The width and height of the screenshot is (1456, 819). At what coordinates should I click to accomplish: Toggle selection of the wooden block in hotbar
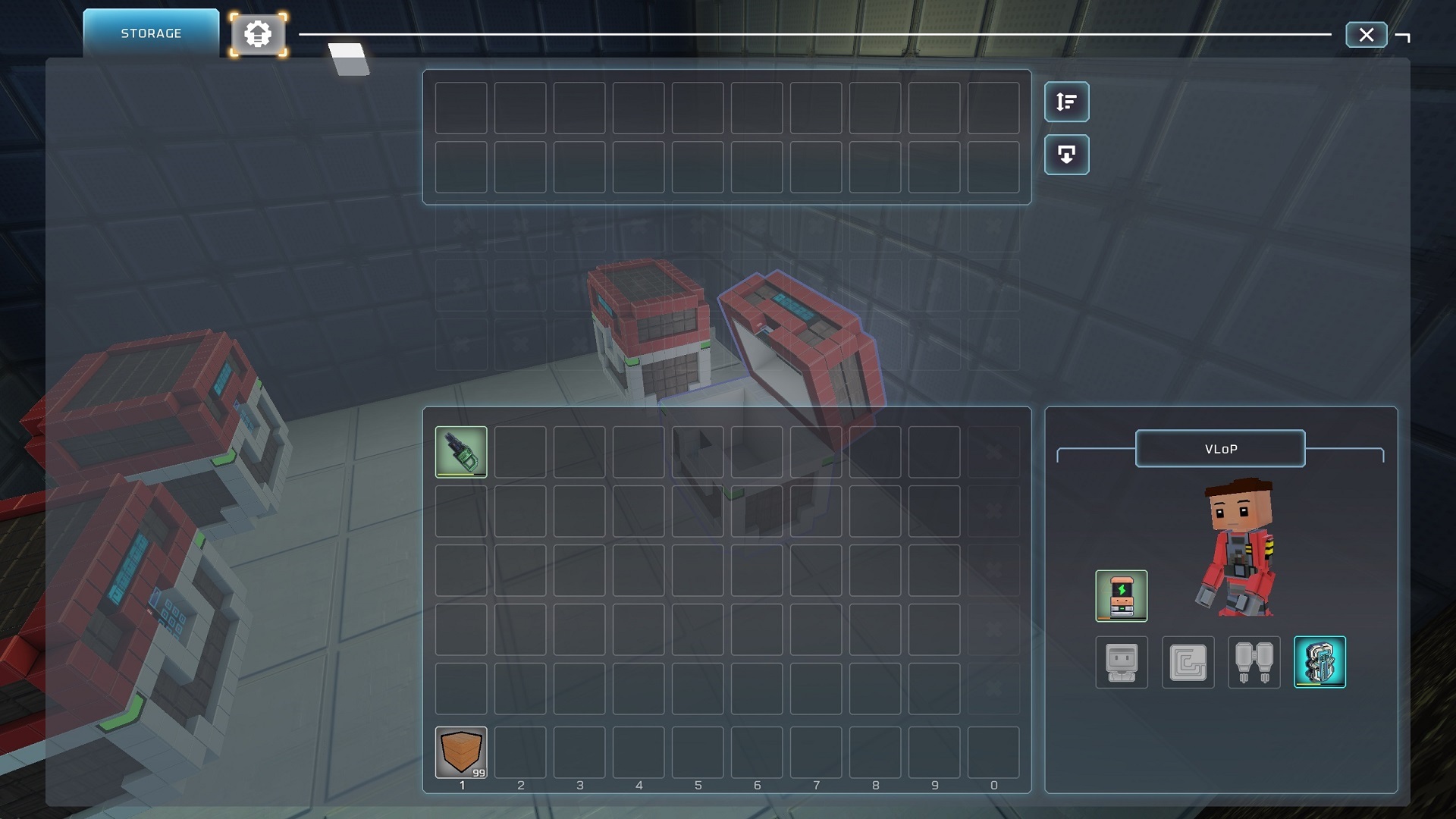tap(461, 752)
